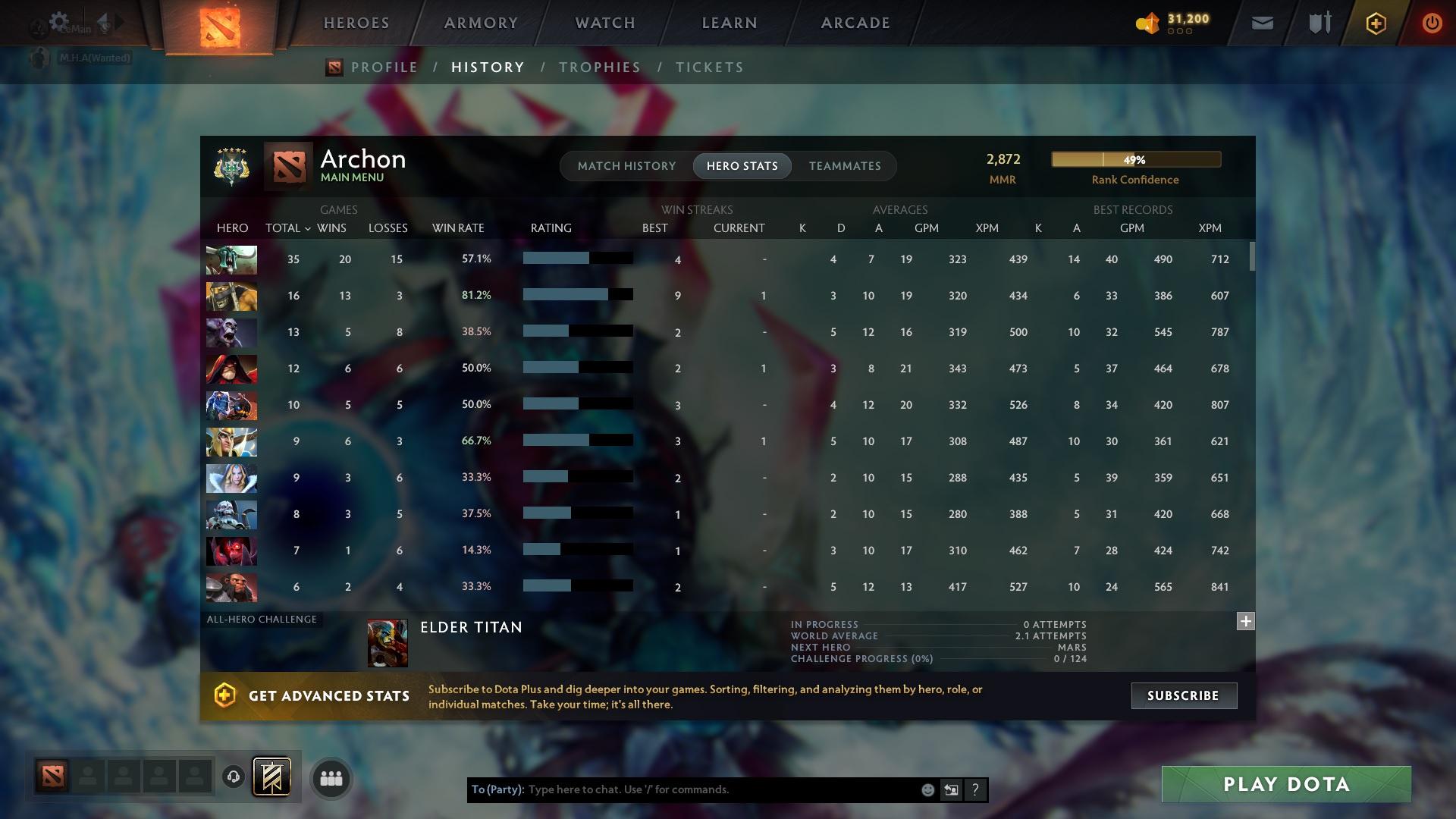
Task: Click the party chat input field
Action: point(682,789)
